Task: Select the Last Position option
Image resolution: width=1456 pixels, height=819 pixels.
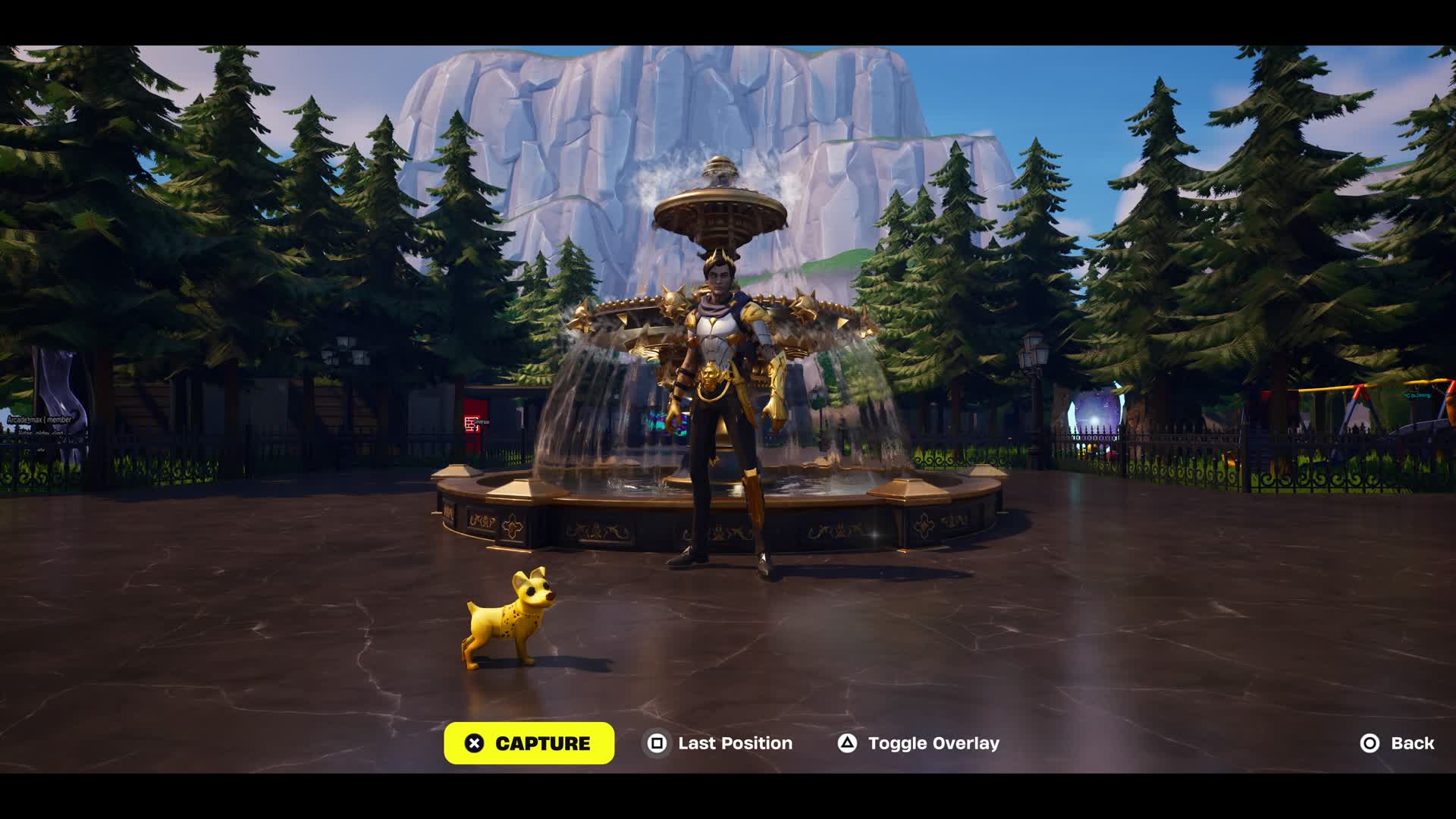Action: pos(719,743)
